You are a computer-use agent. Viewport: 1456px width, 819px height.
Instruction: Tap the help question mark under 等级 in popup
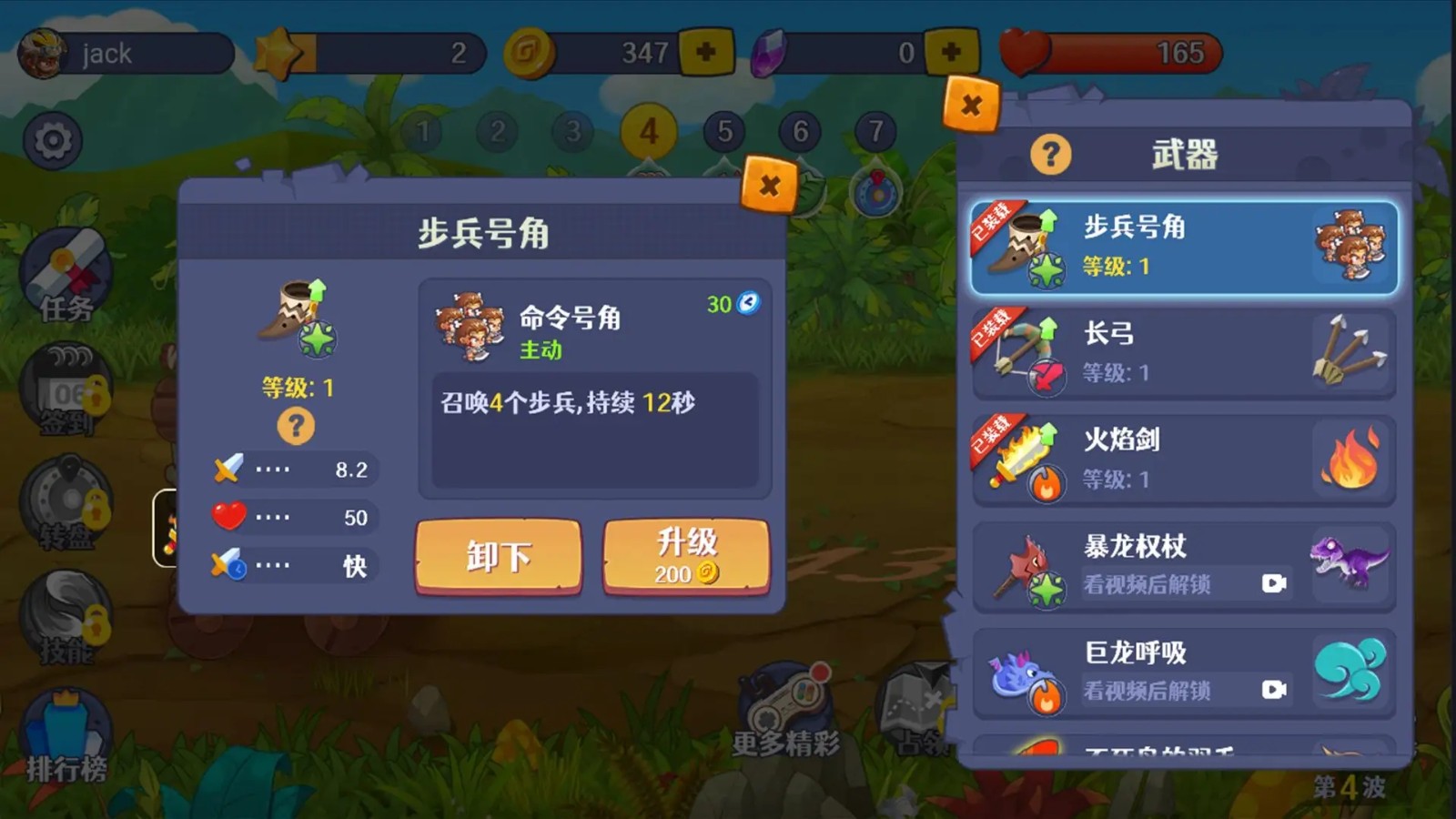point(294,424)
